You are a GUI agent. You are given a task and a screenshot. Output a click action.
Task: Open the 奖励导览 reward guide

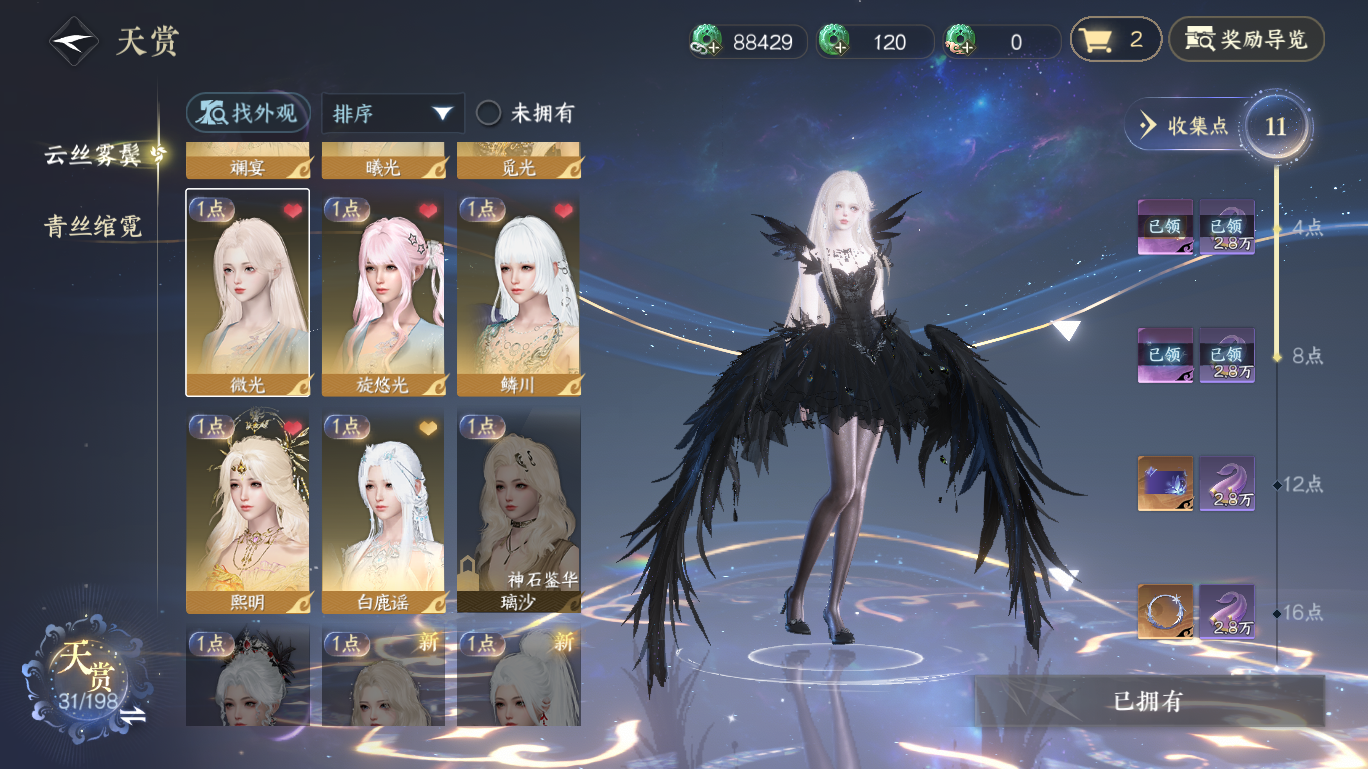pos(1246,40)
